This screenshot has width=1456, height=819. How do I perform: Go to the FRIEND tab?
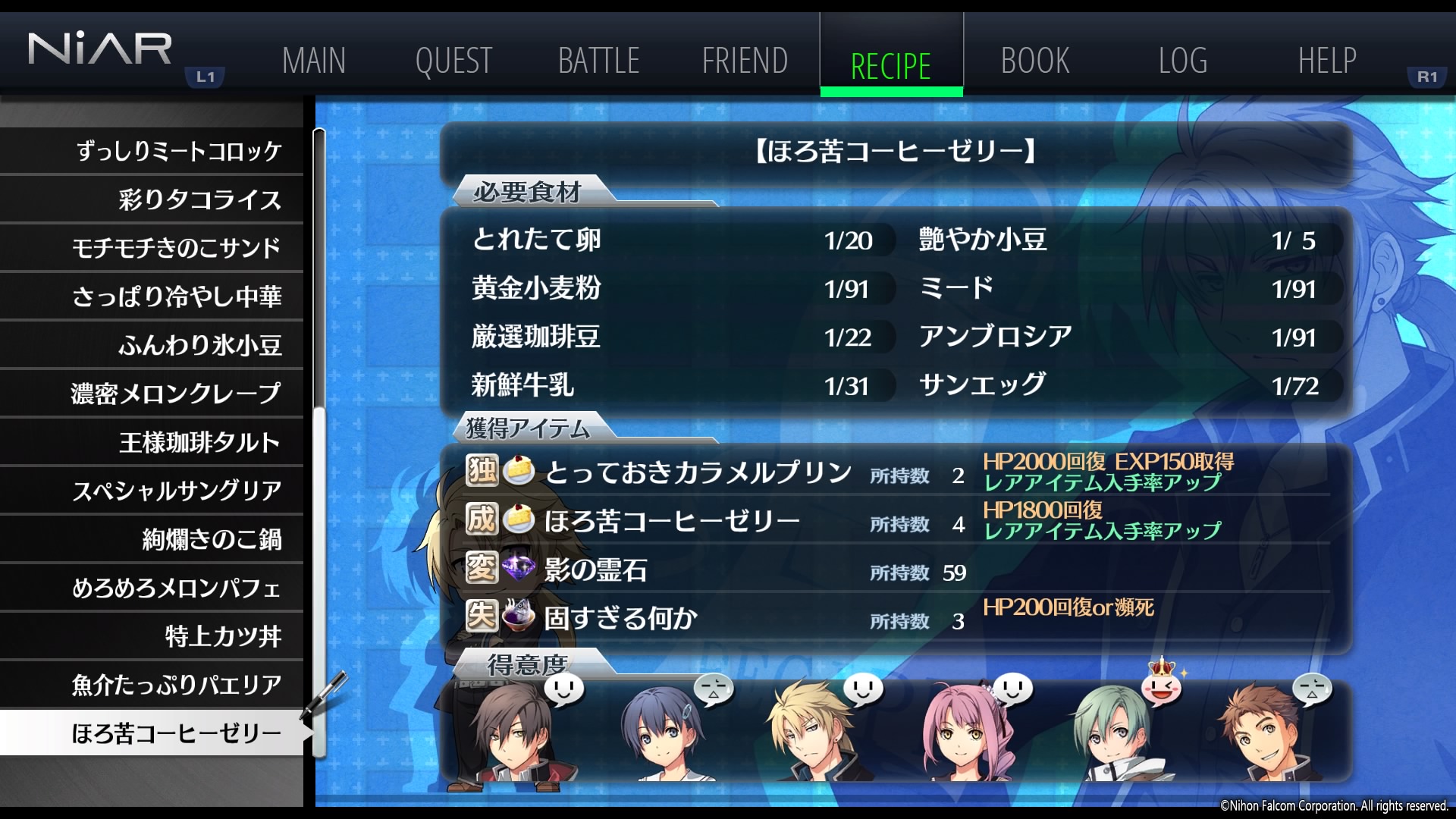[x=745, y=61]
